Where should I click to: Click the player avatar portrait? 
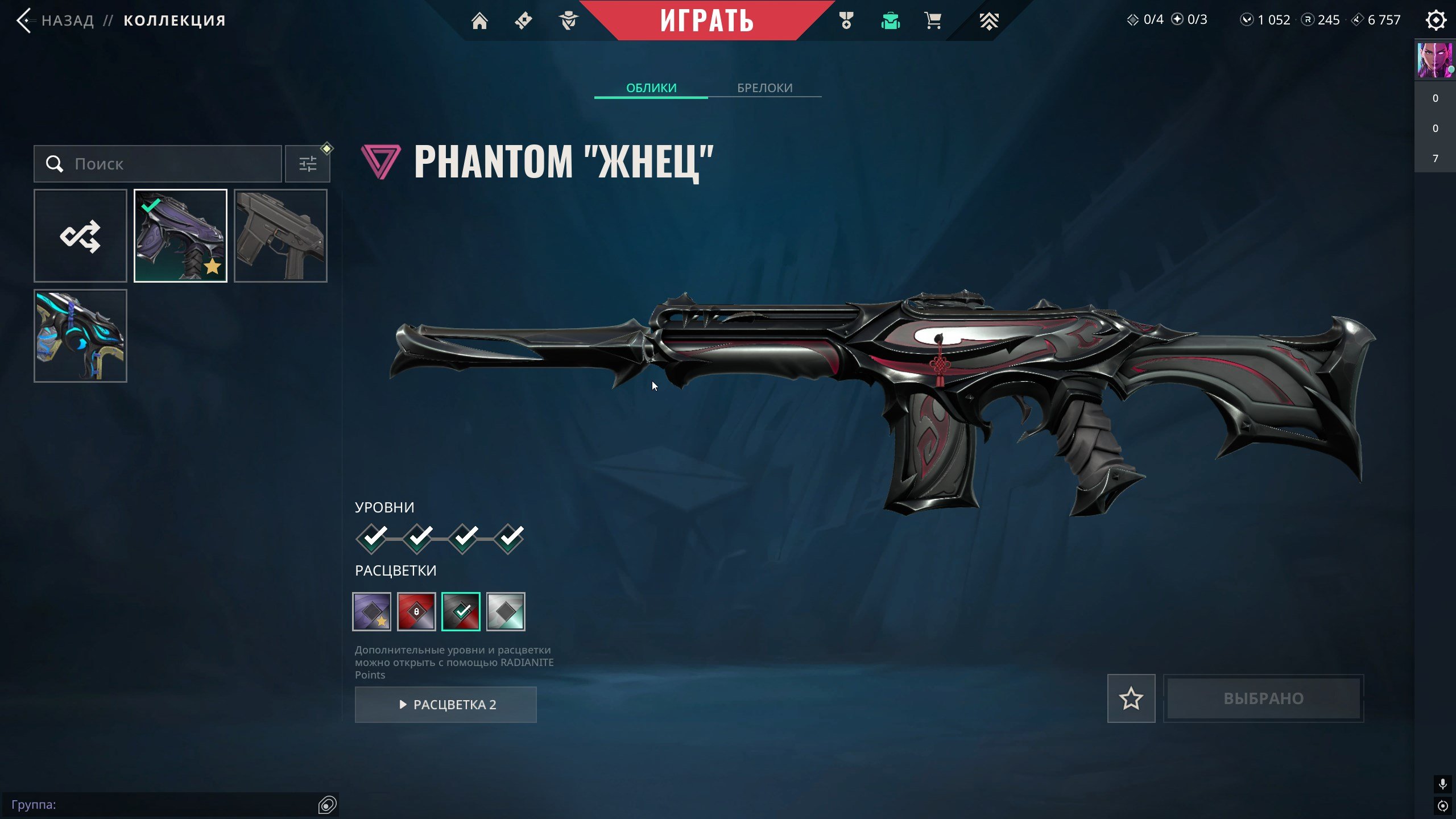pos(1434,60)
